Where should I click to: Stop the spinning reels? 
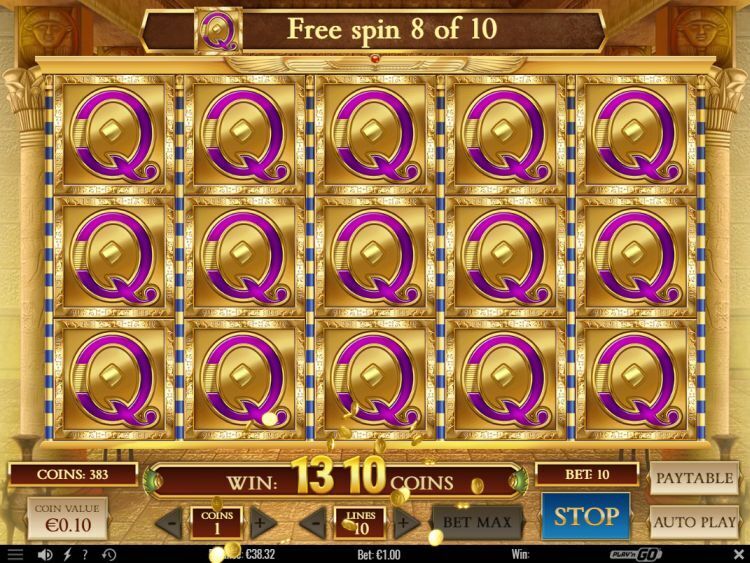[586, 516]
